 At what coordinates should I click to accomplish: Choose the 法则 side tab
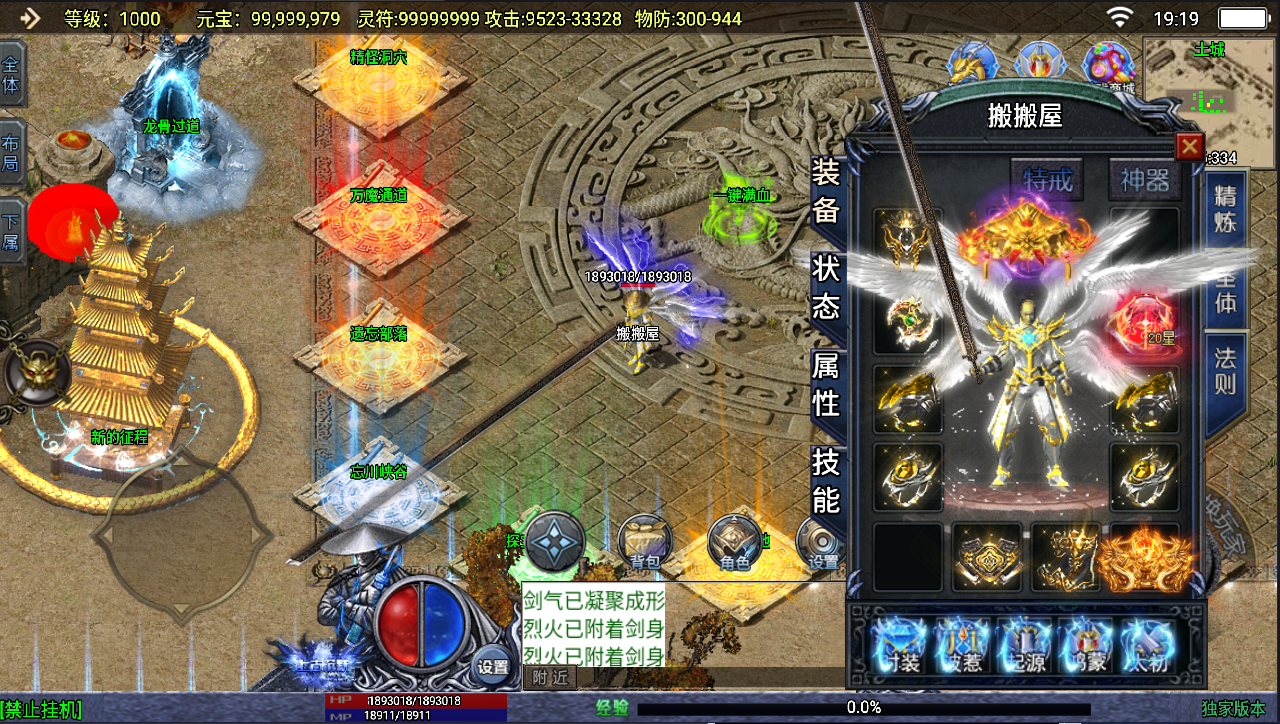pyautogui.click(x=1225, y=370)
